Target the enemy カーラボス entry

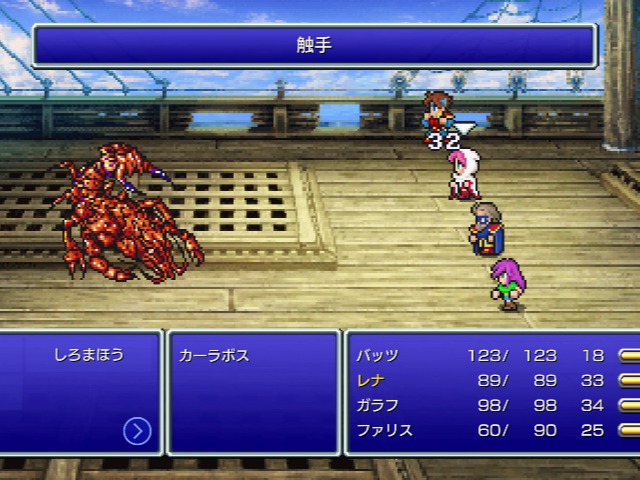tap(213, 356)
